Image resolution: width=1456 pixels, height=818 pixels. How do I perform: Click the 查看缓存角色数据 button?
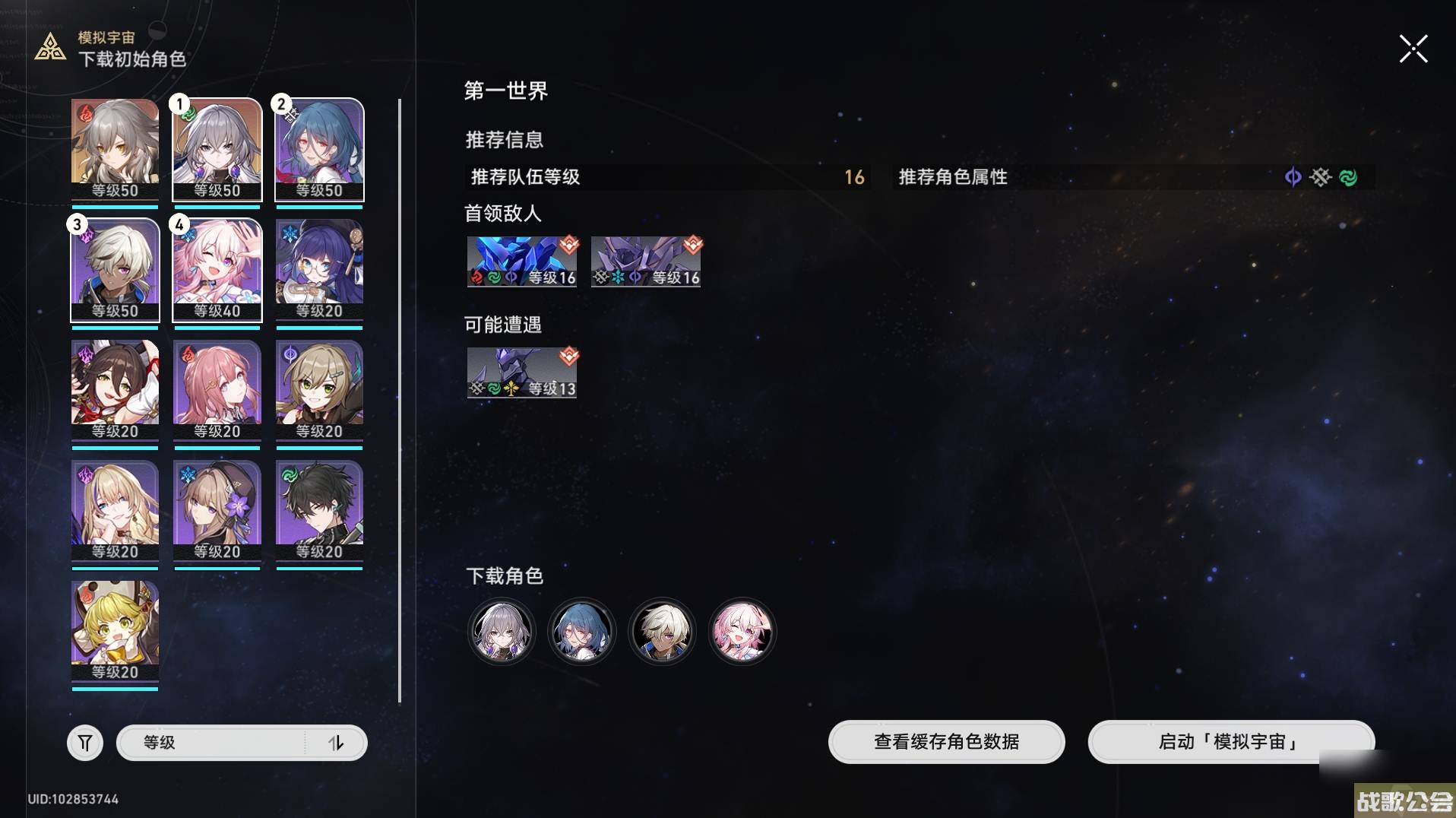946,743
